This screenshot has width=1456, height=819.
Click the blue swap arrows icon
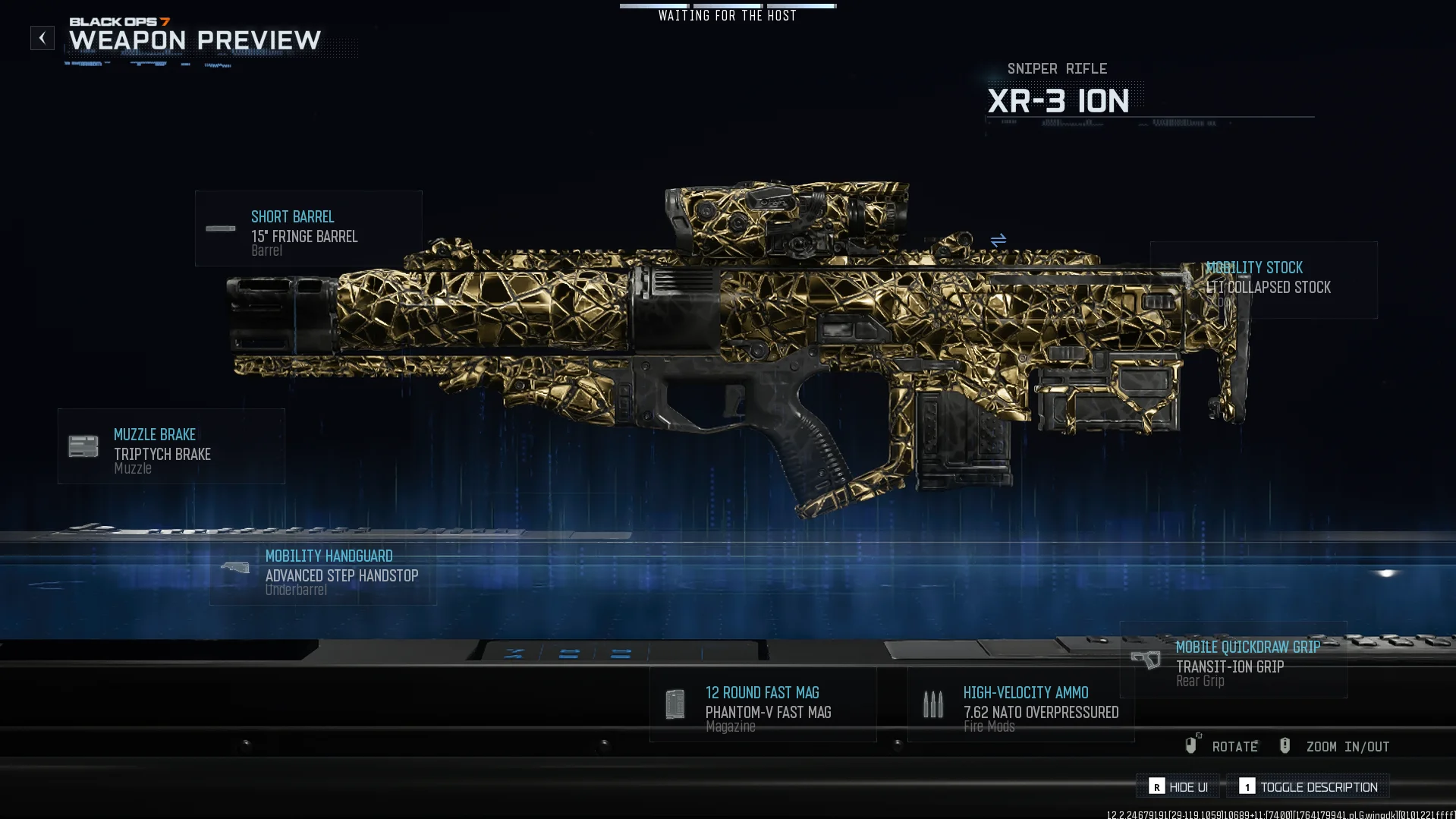(998, 241)
